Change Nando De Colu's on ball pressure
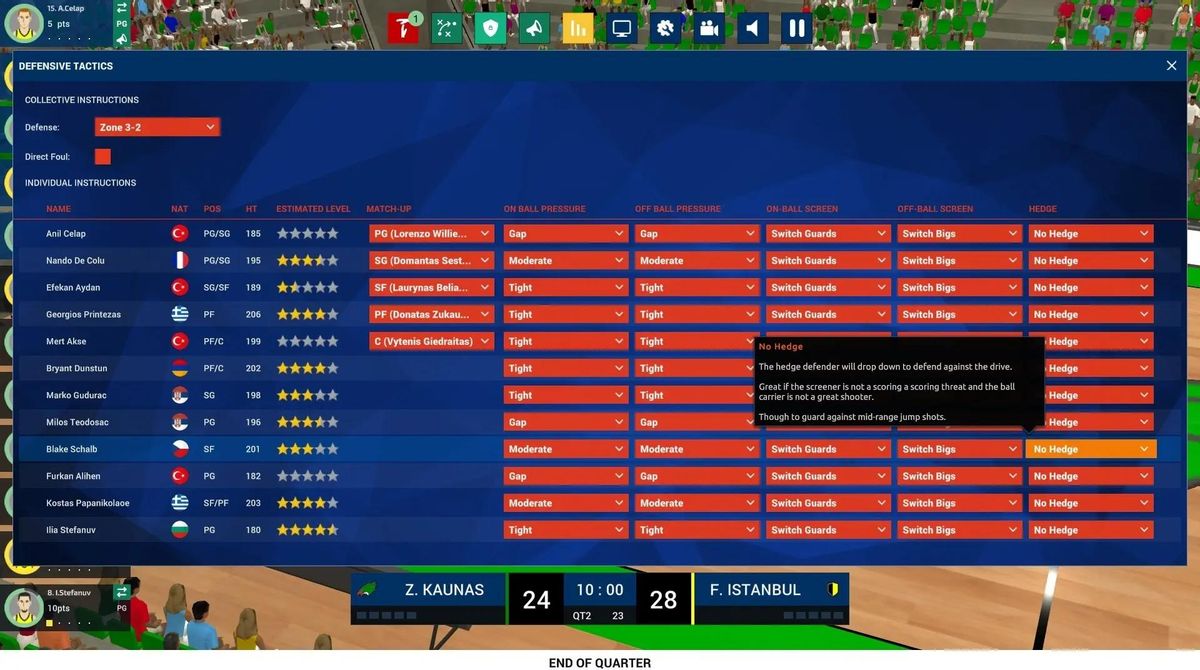 pyautogui.click(x=566, y=261)
